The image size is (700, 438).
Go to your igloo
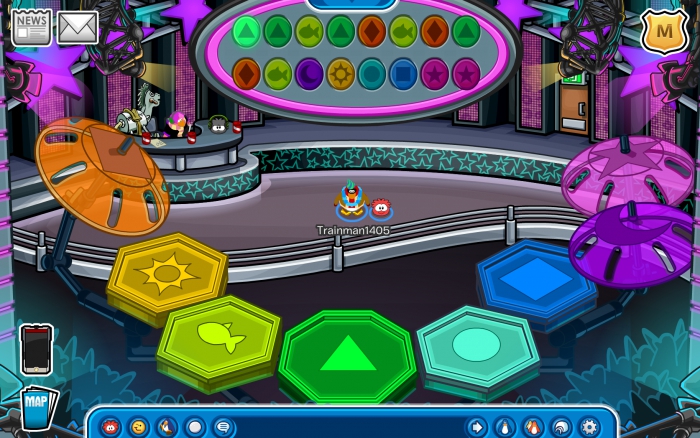tap(561, 427)
